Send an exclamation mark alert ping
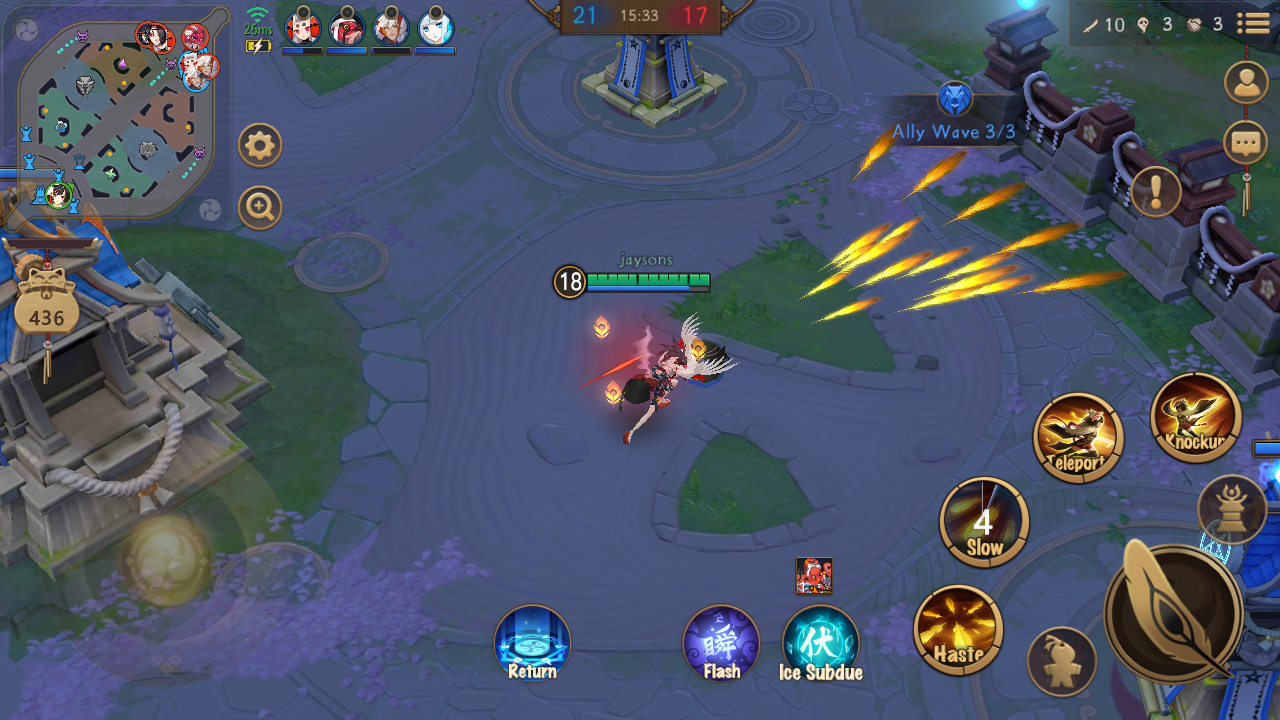This screenshot has height=720, width=1280. 1156,191
